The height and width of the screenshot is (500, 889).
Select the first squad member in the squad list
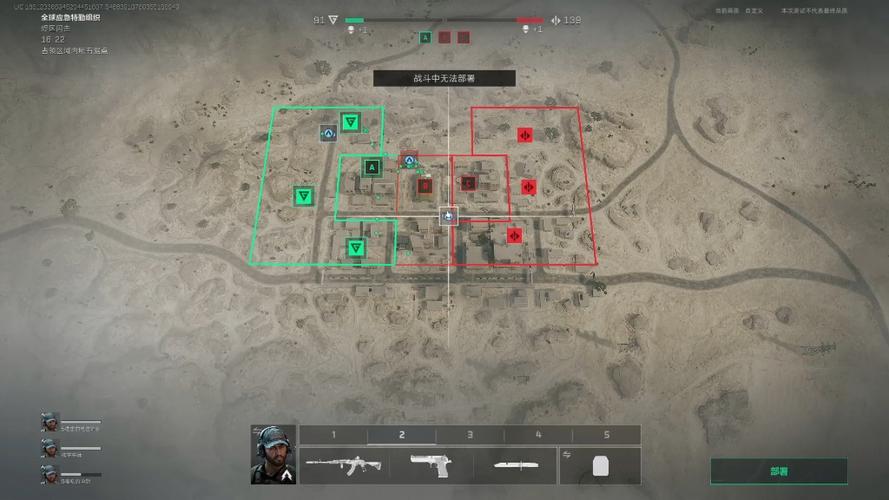pyautogui.click(x=50, y=422)
